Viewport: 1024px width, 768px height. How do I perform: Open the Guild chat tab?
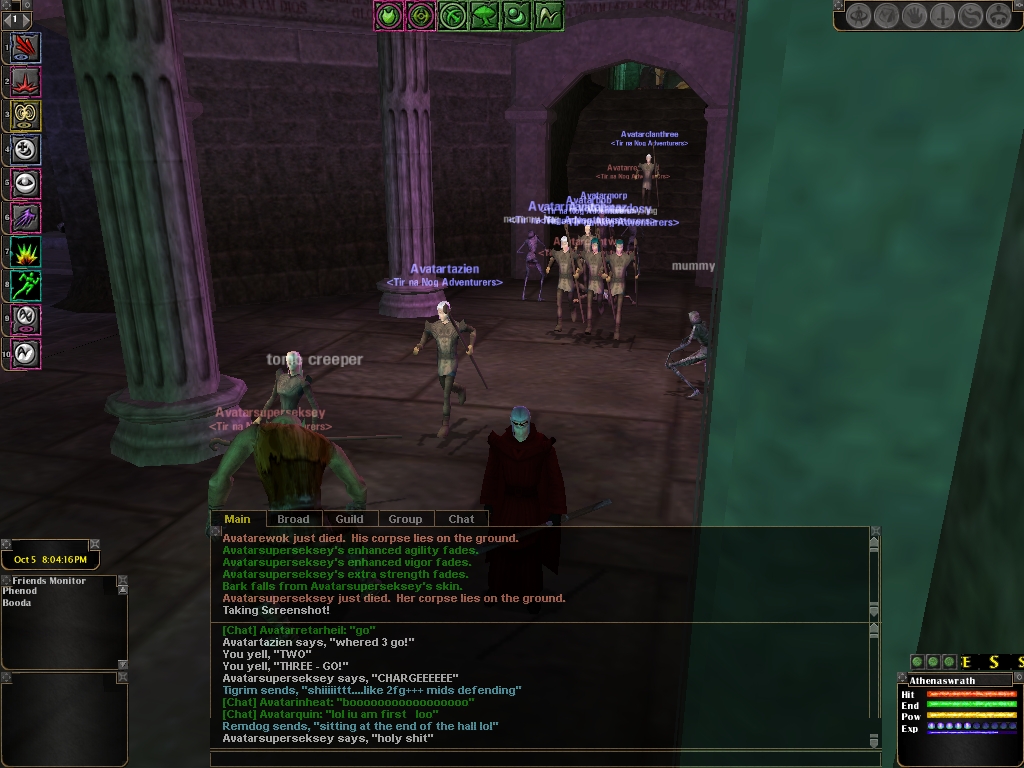[x=349, y=519]
